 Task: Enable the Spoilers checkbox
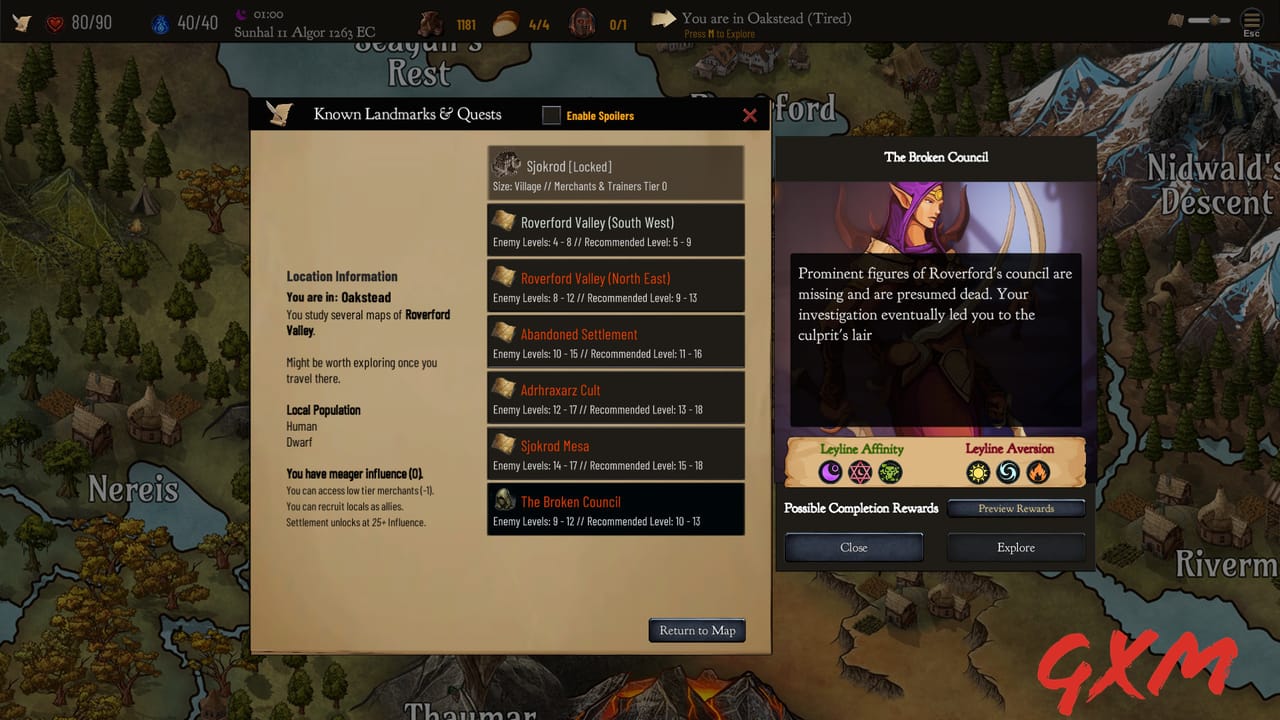(x=551, y=115)
